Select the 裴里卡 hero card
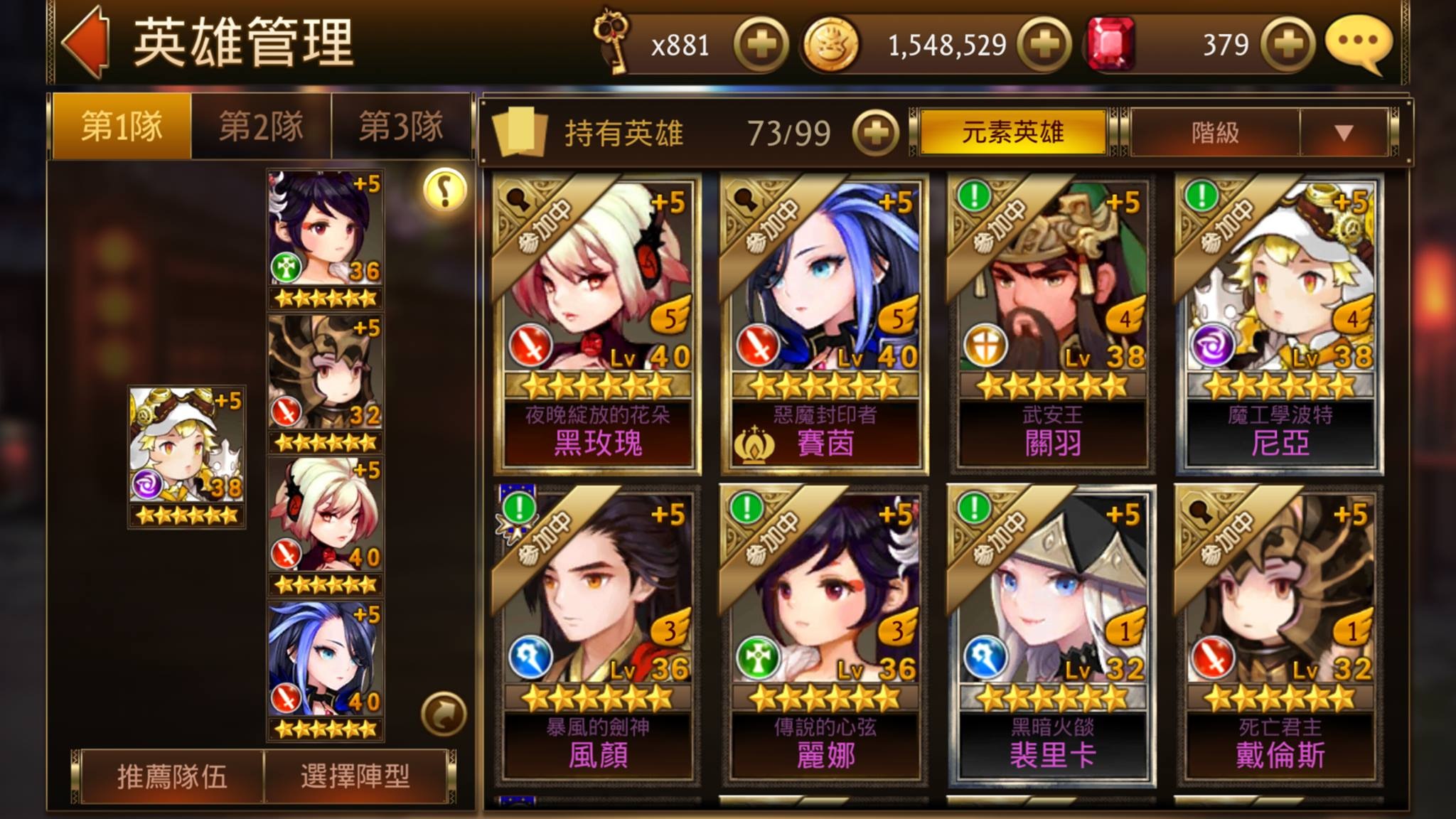The width and height of the screenshot is (1456, 819). pos(1052,636)
